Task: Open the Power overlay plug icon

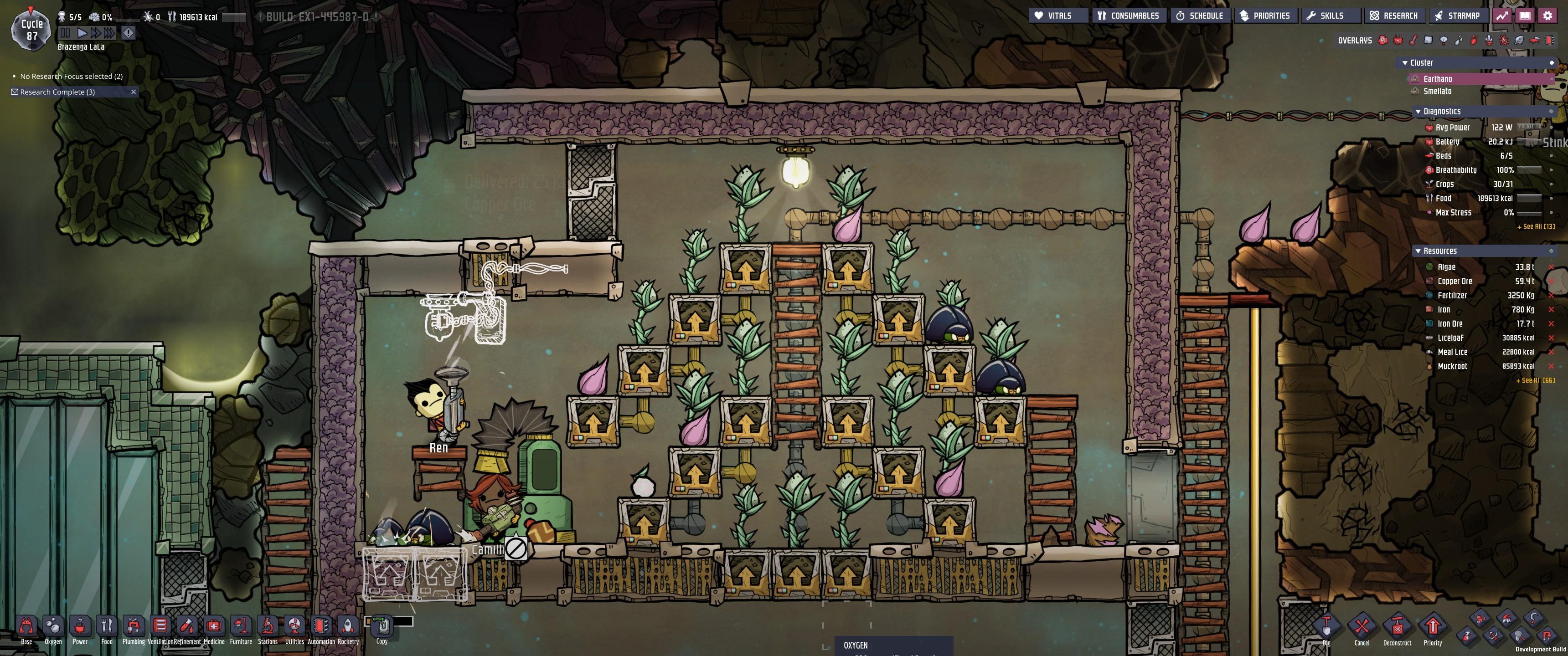Action: pyautogui.click(x=1398, y=40)
